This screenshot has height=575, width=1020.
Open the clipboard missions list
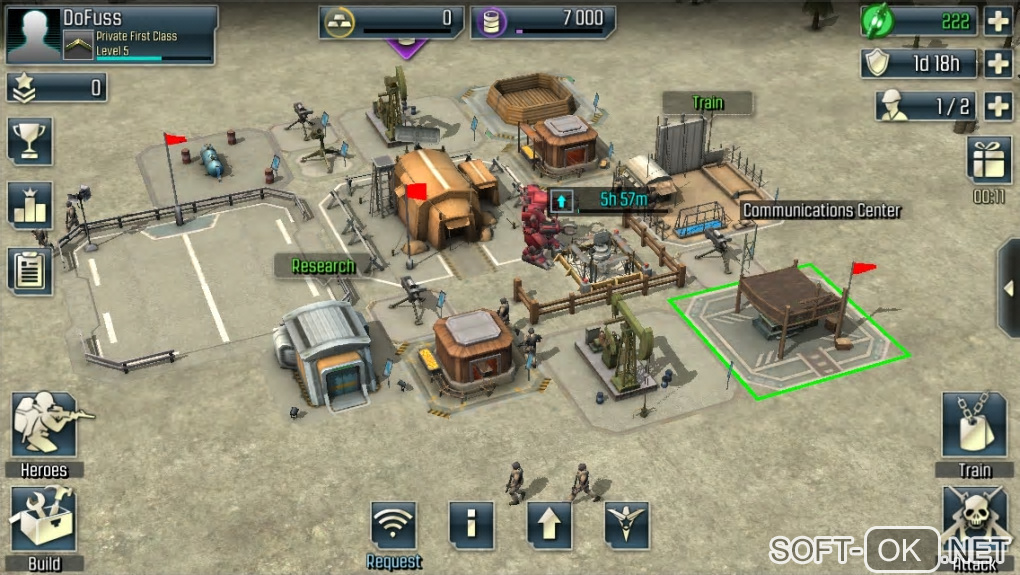(30, 270)
